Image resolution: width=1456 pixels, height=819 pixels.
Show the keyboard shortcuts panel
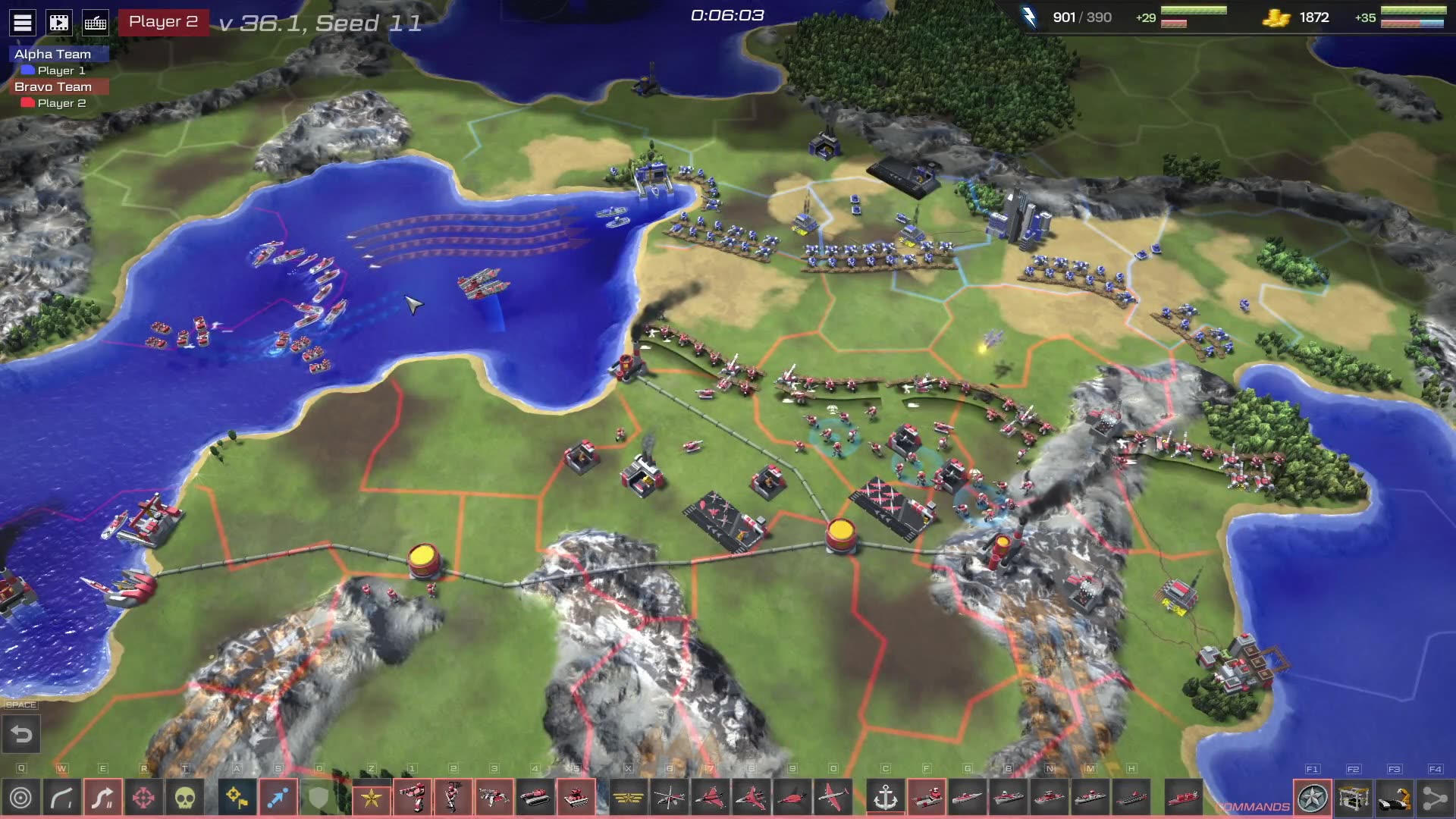coord(96,23)
